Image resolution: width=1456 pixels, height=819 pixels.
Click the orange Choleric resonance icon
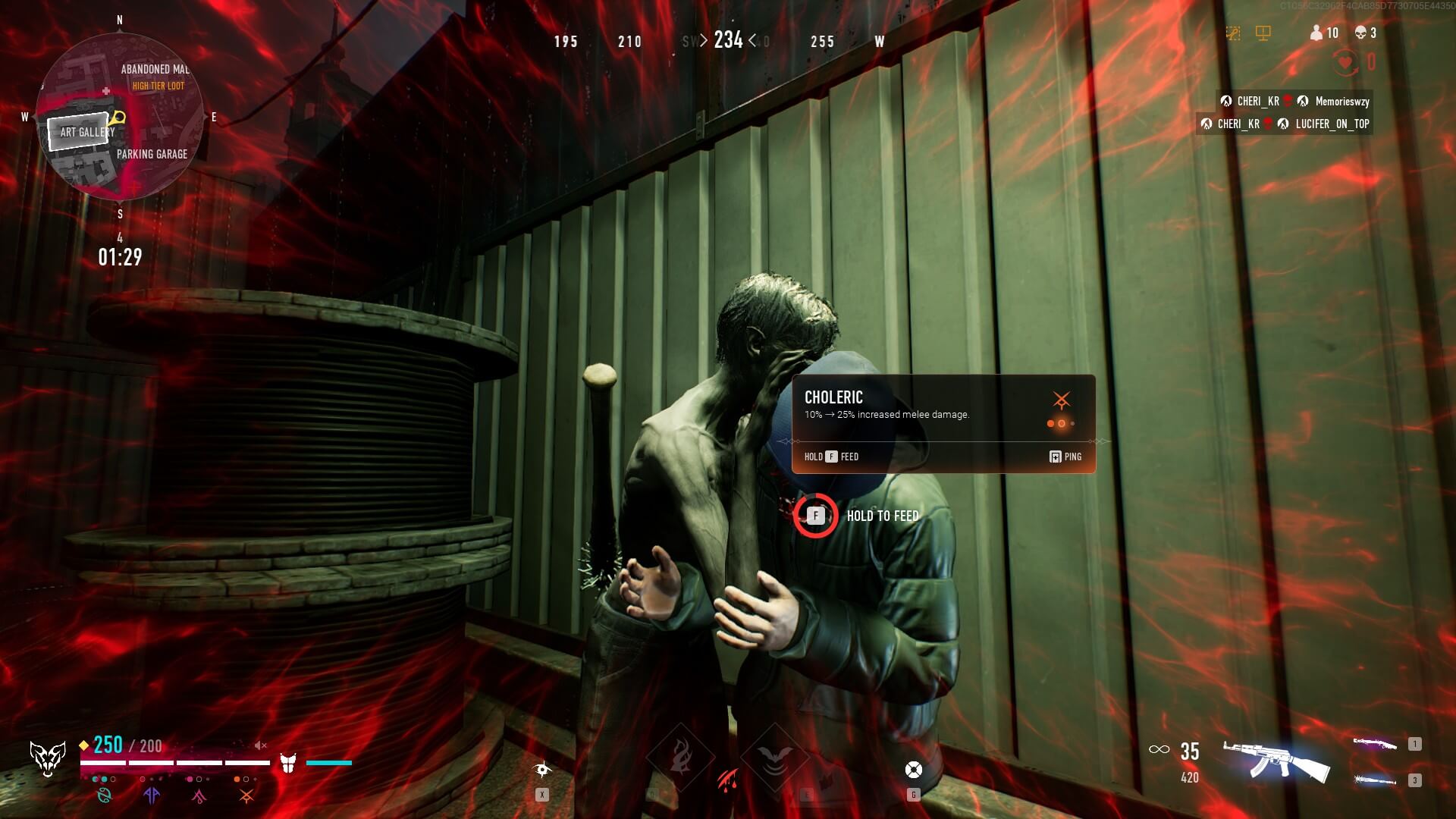point(246,795)
